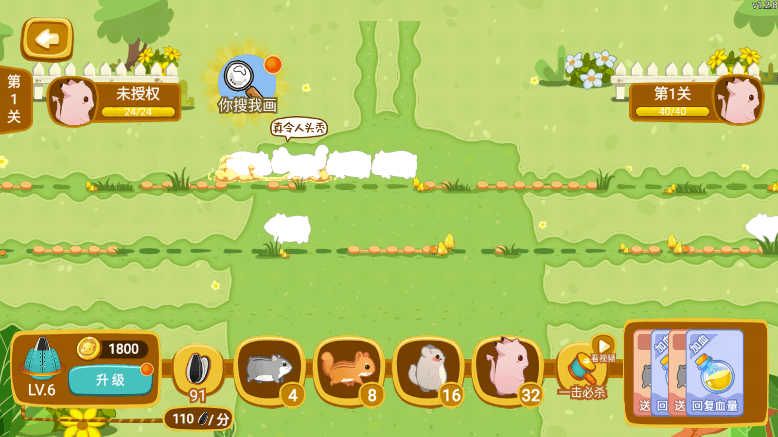Screen dimensions: 778x437
Task: Deploy the pink cat costing 32
Action: click(506, 369)
